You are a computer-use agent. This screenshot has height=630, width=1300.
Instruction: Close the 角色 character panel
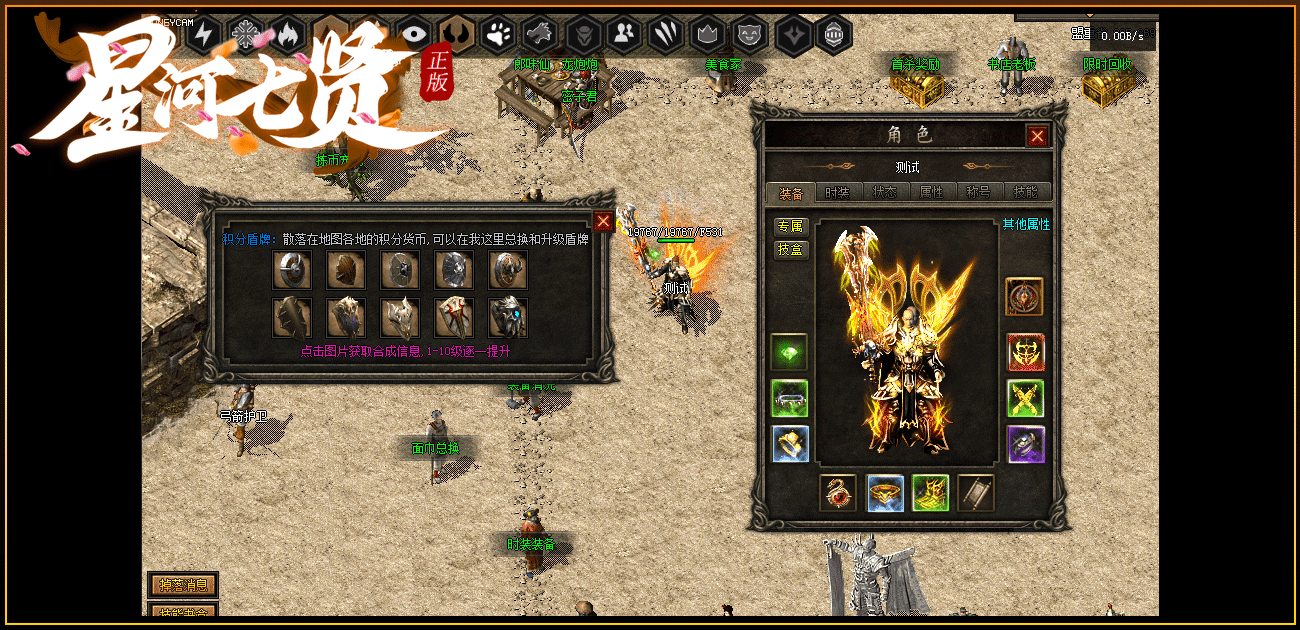click(x=1037, y=136)
